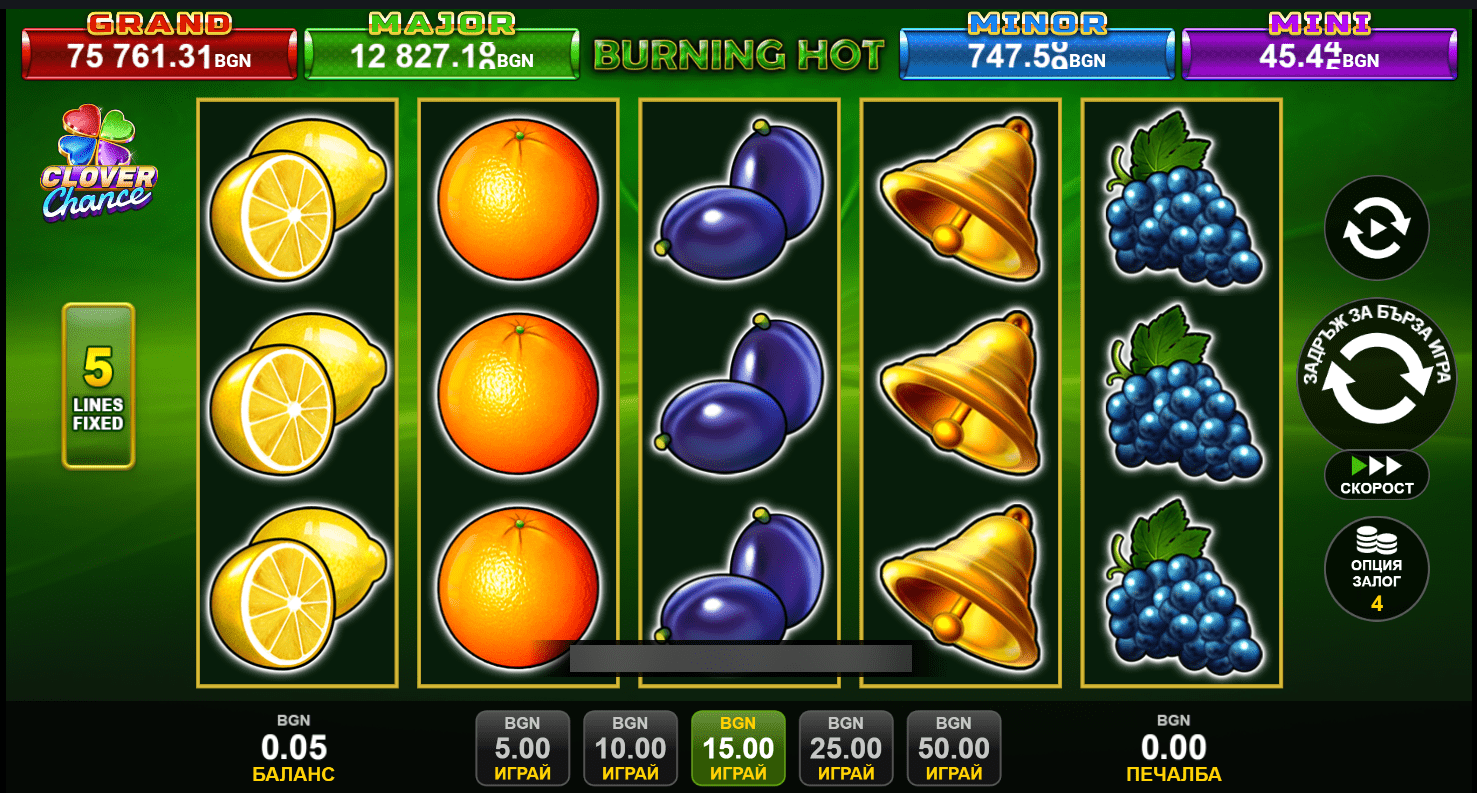This screenshot has height=793, width=1477.
Task: Select the Grand jackpot panel
Action: click(159, 52)
